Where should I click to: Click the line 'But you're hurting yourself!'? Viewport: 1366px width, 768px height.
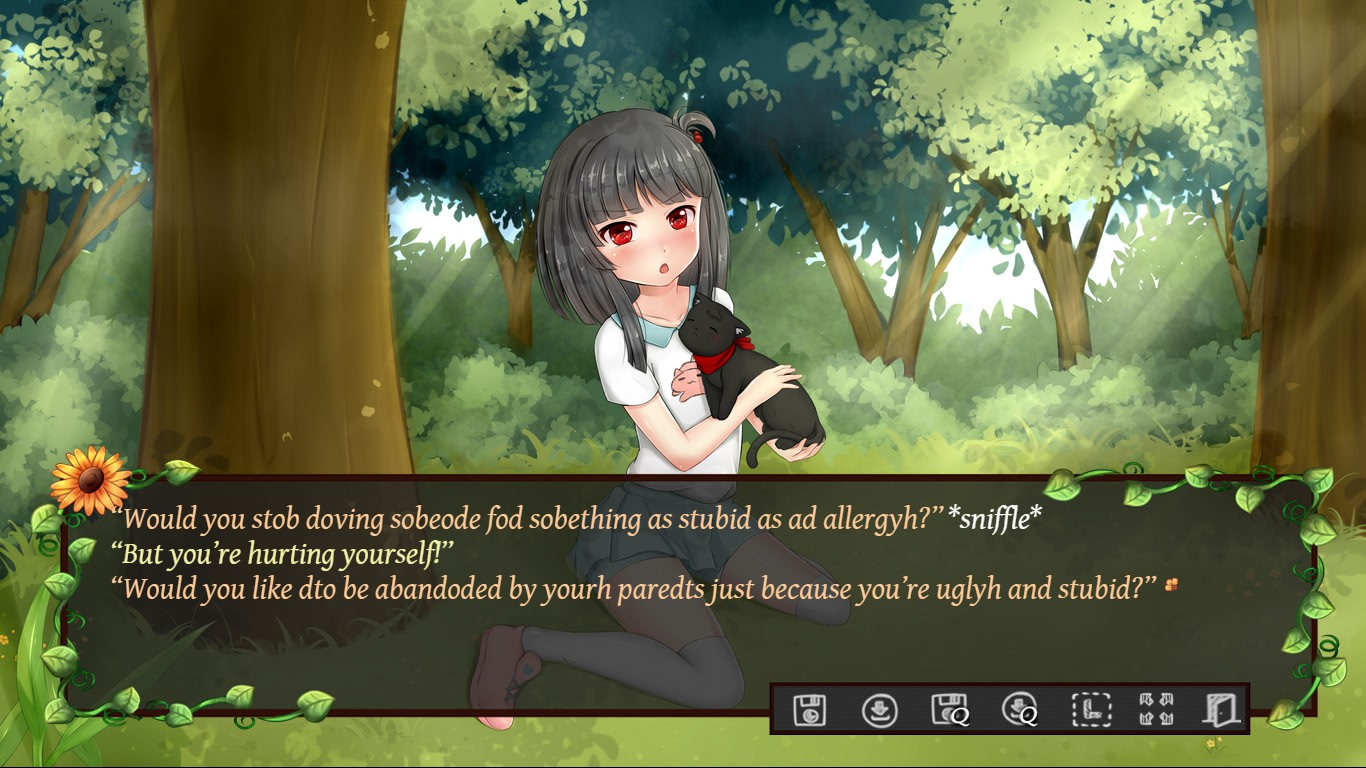280,551
